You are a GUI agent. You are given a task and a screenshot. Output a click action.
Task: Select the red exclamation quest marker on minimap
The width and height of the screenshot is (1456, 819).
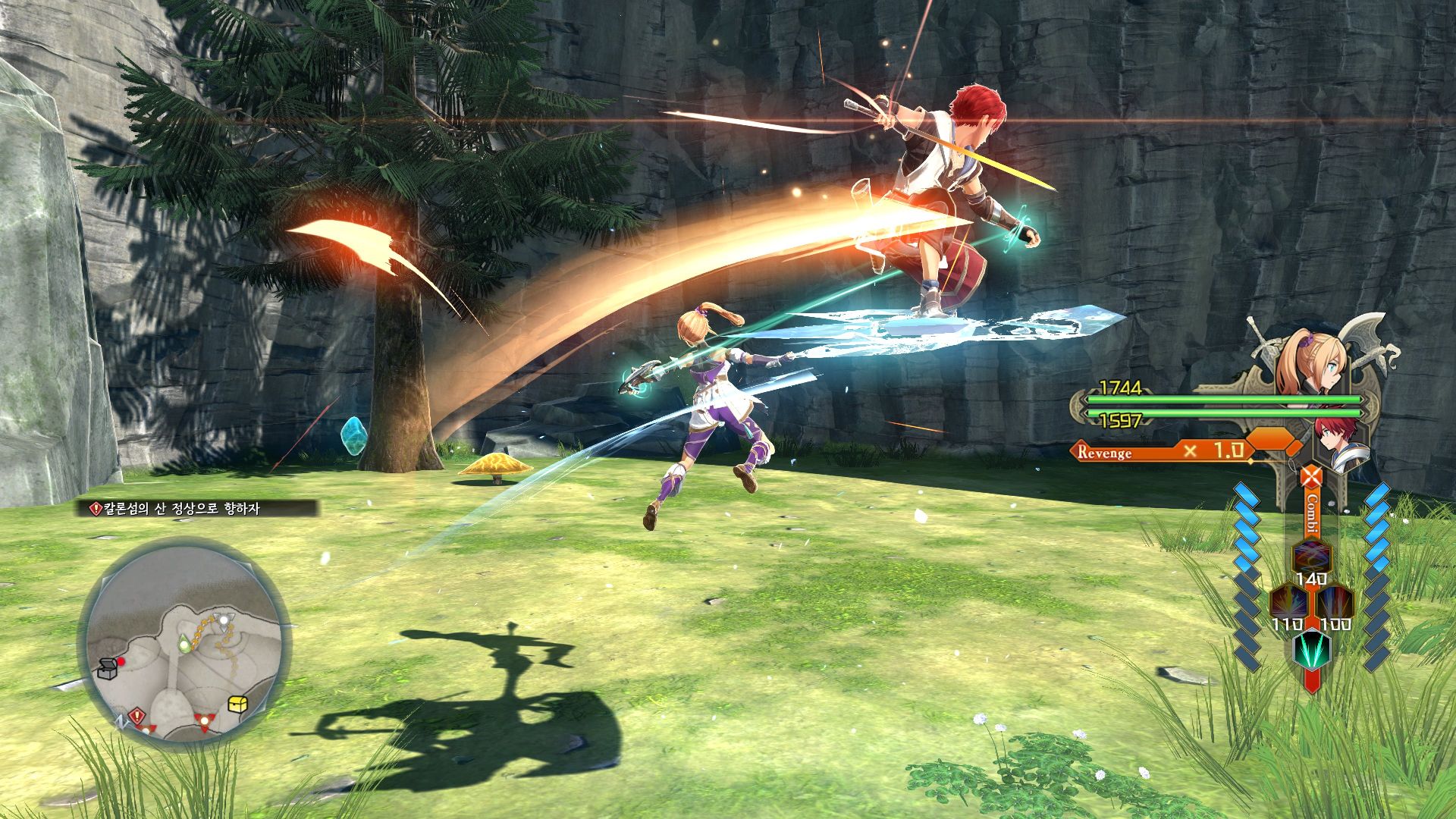coord(136,715)
